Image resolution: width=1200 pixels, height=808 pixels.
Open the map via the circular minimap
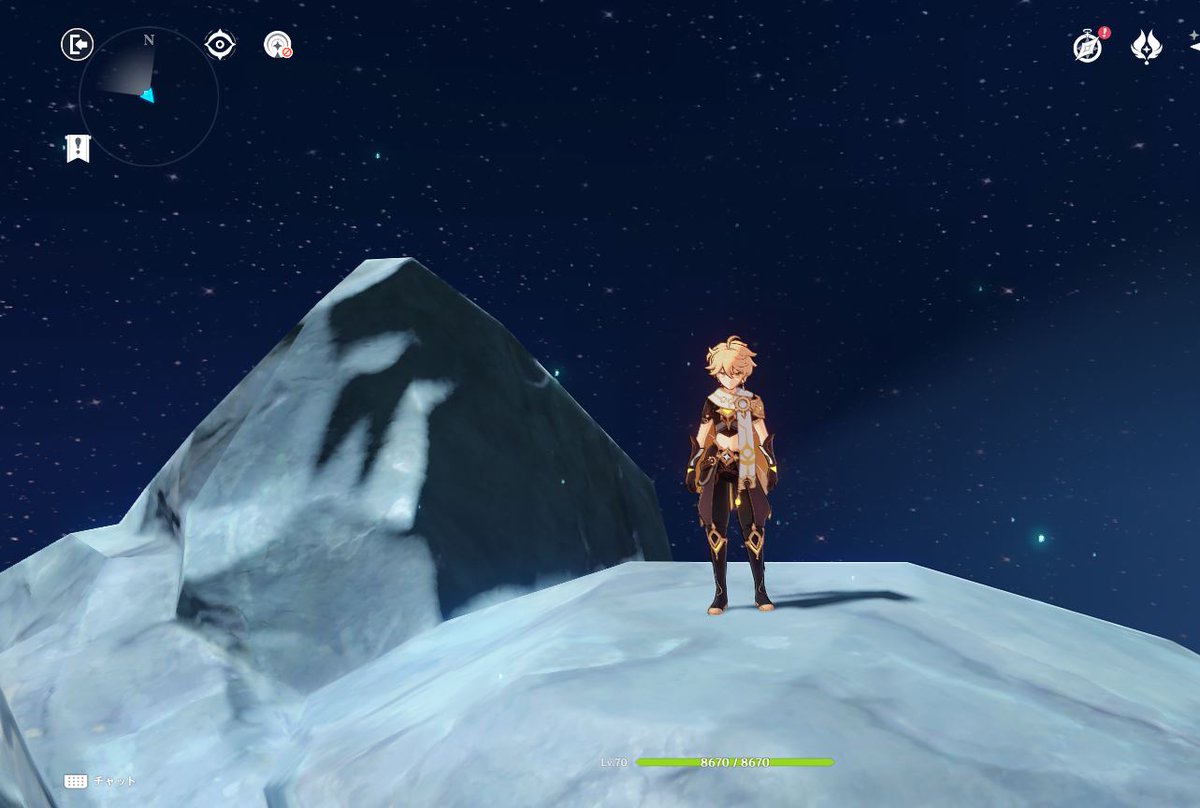148,96
